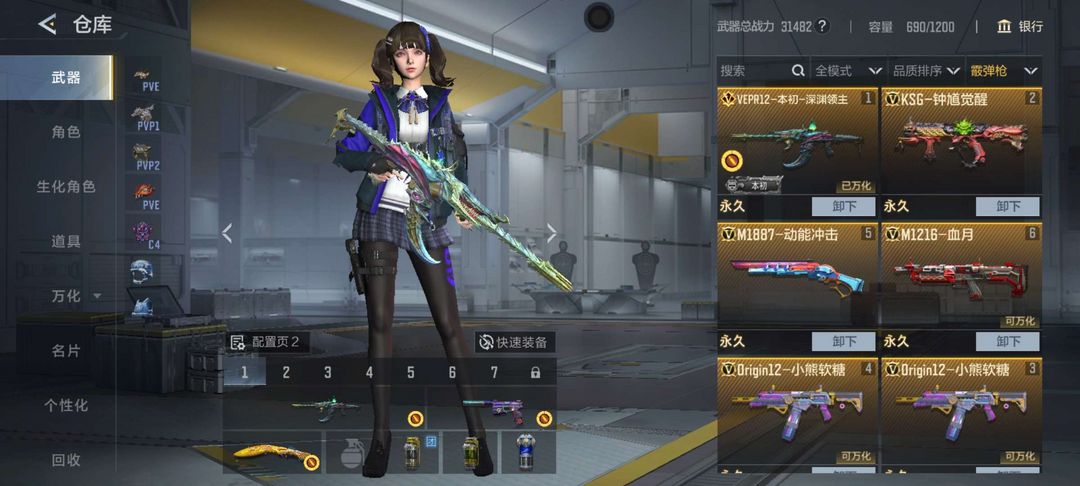Screen dimensions: 1080x486
Task: Open the 配置页 2 loadout page
Action: tap(266, 342)
